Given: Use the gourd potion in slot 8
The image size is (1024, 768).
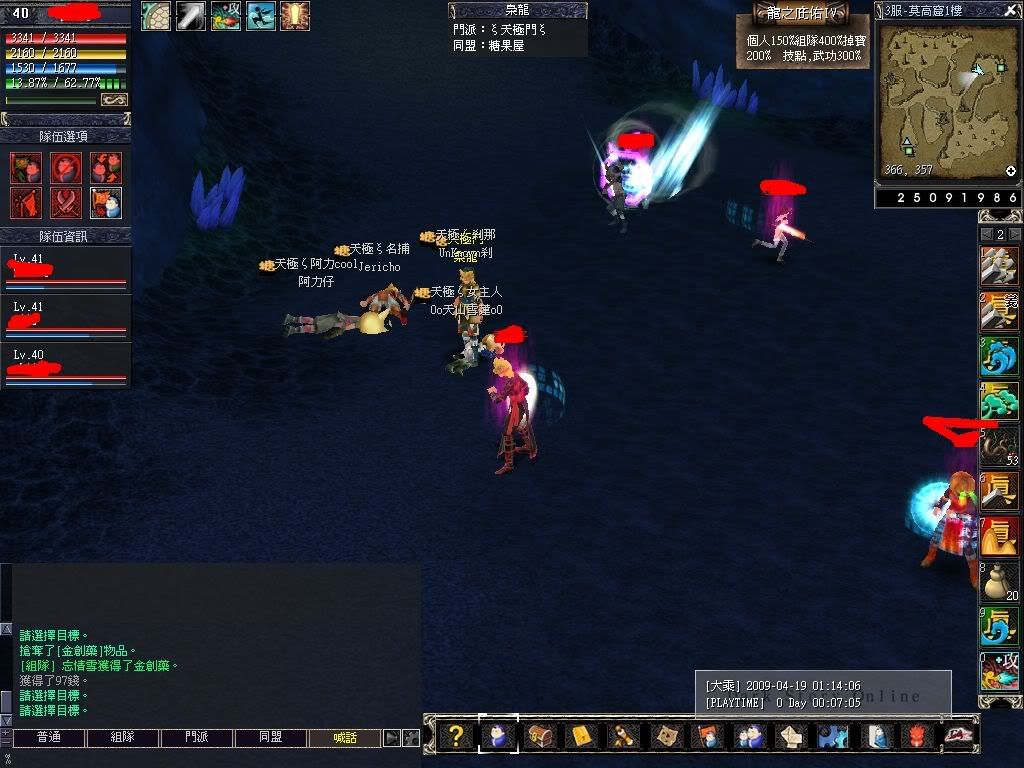Looking at the screenshot, I should pos(999,580).
